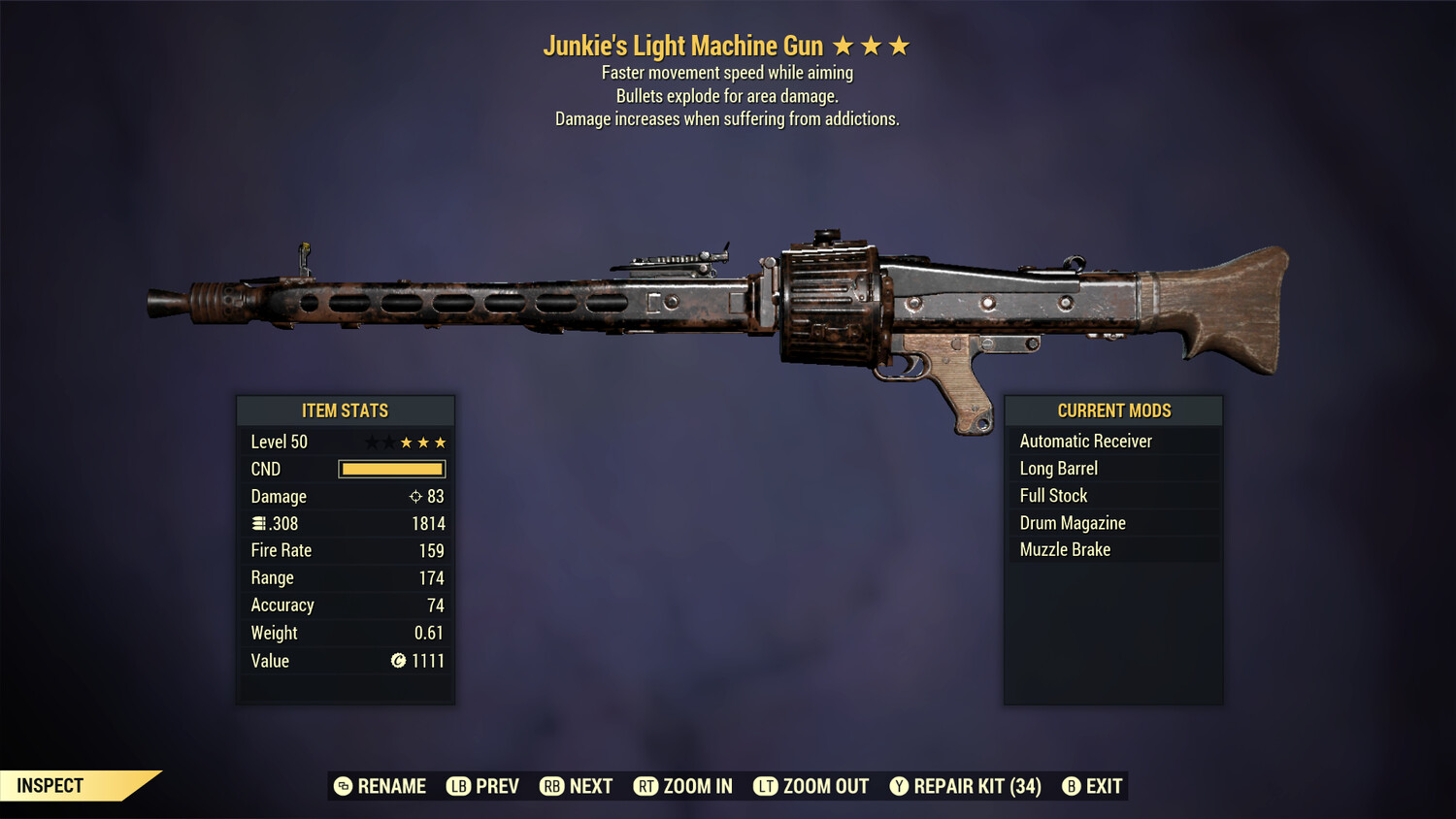1456x819 pixels.
Task: Select the Drum Magazine mod entry
Action: pyautogui.click(x=1072, y=522)
